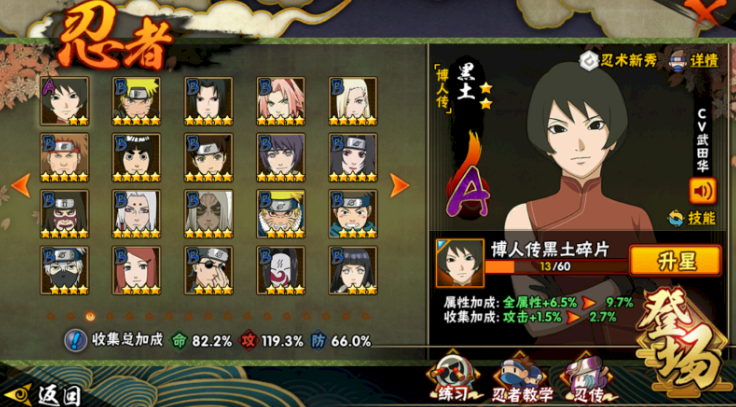Open the 忍术新秀 badge

pos(620,60)
